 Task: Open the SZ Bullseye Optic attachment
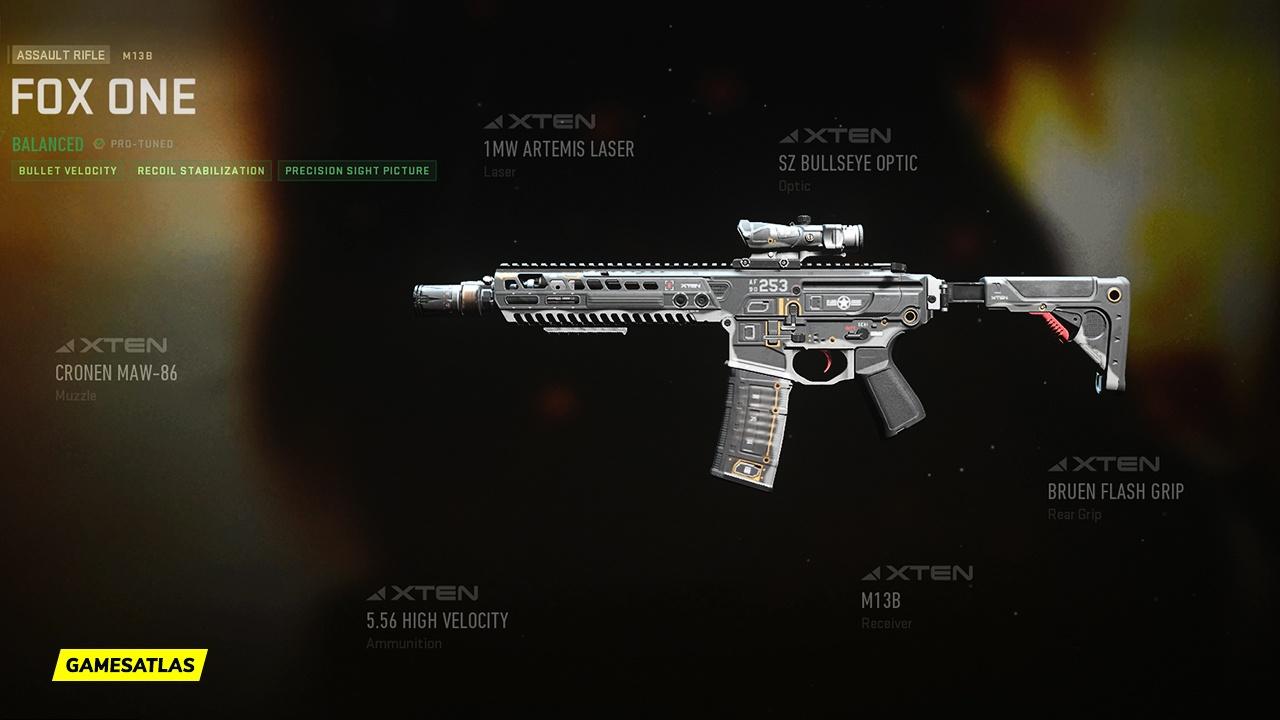pos(847,163)
